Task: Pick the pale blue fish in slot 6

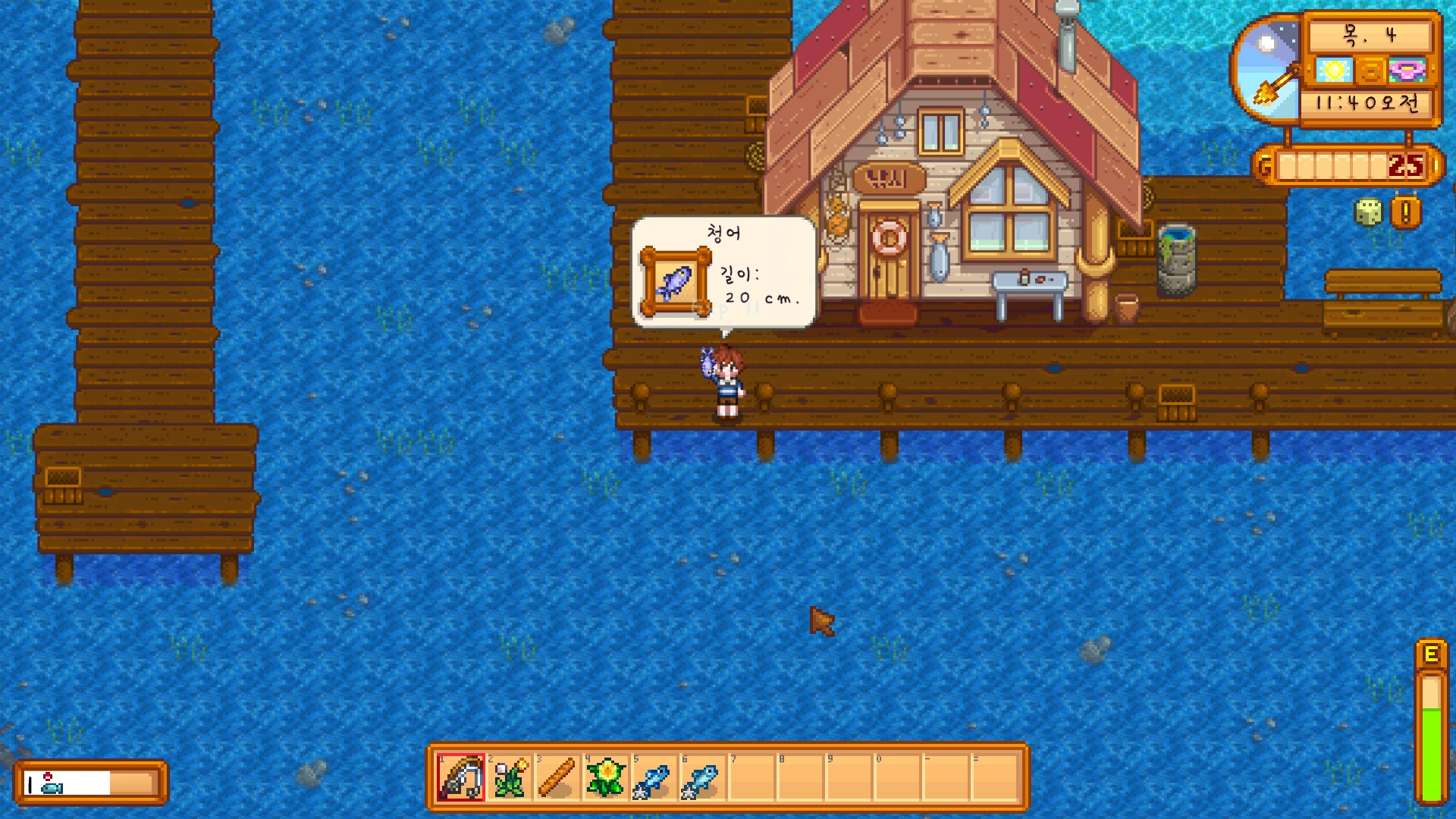Action: (702, 778)
